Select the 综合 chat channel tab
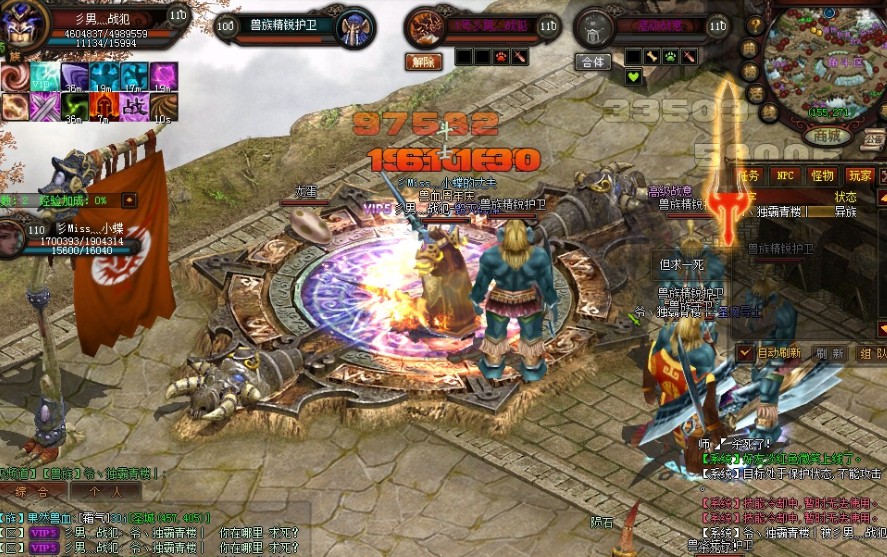 click(x=33, y=492)
